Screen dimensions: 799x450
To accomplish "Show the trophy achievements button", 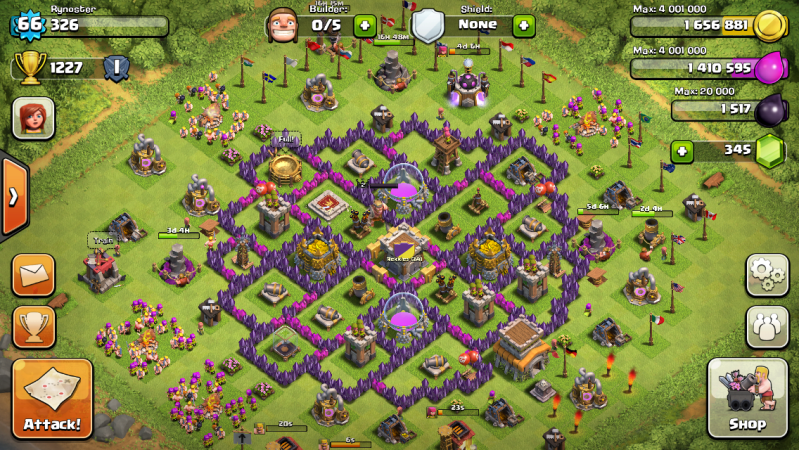I will [33, 326].
